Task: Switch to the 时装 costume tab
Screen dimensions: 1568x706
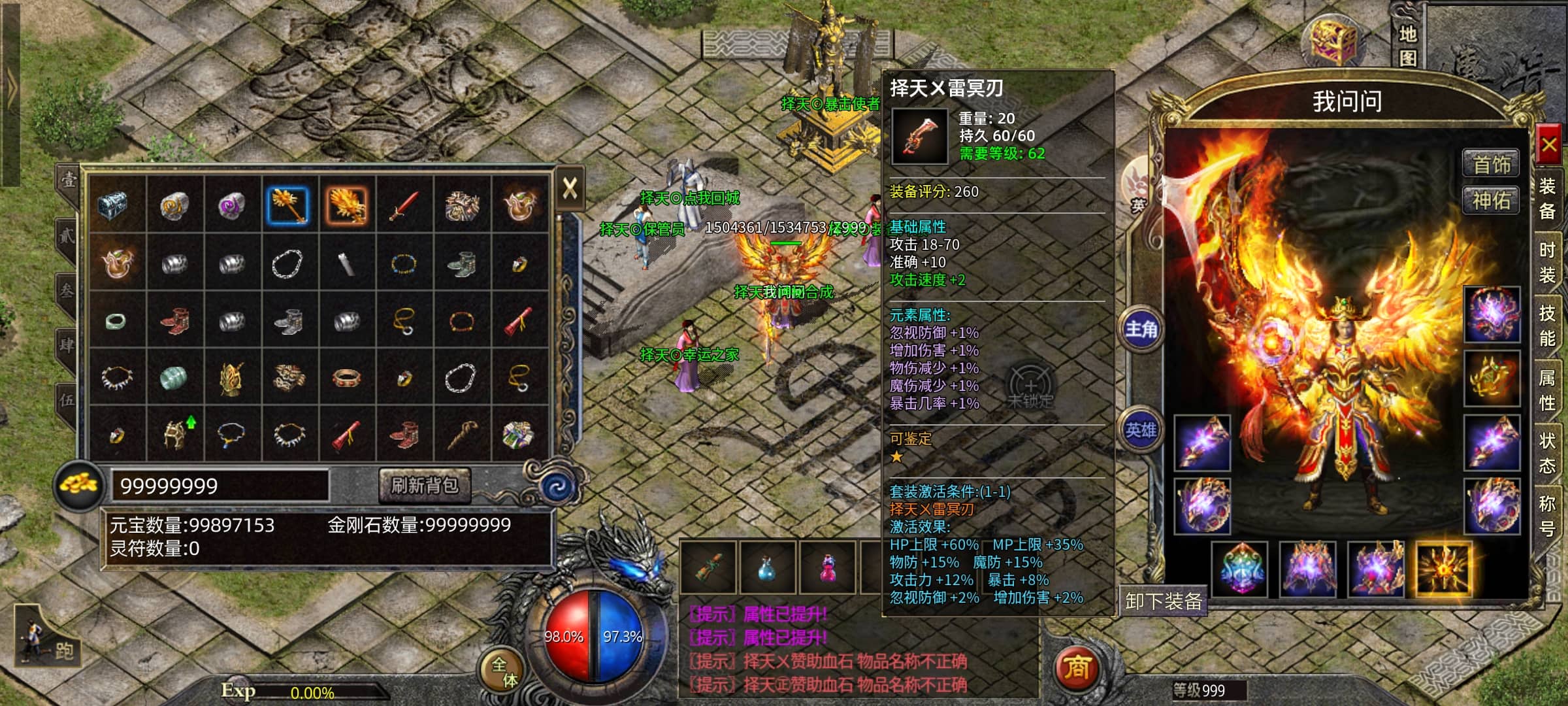Action: [1547, 262]
